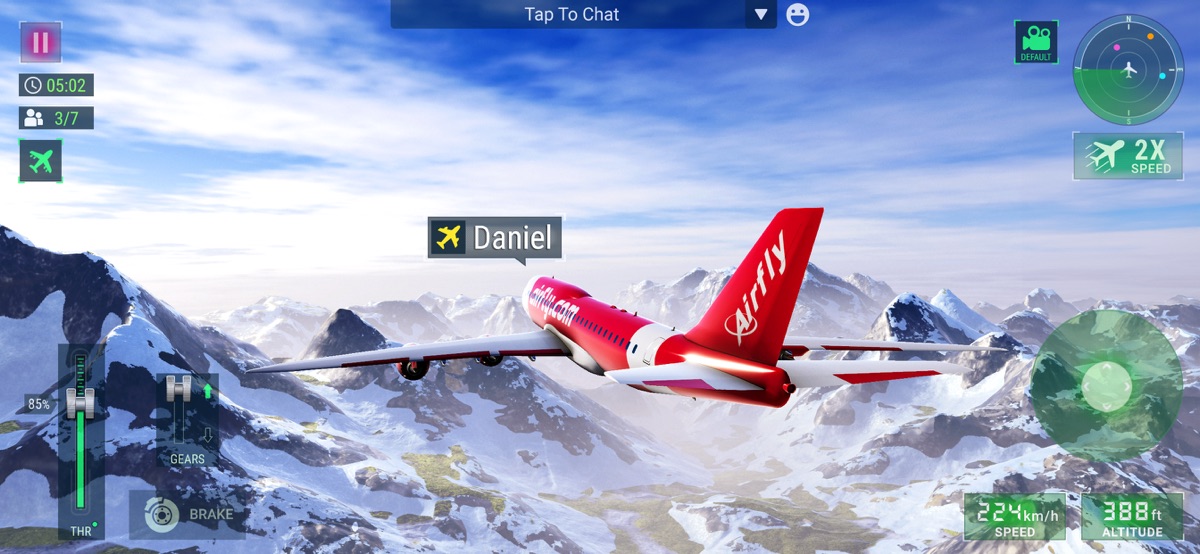The width and height of the screenshot is (1200, 554).
Task: Click the green flight joystick pad
Action: pos(1106,385)
